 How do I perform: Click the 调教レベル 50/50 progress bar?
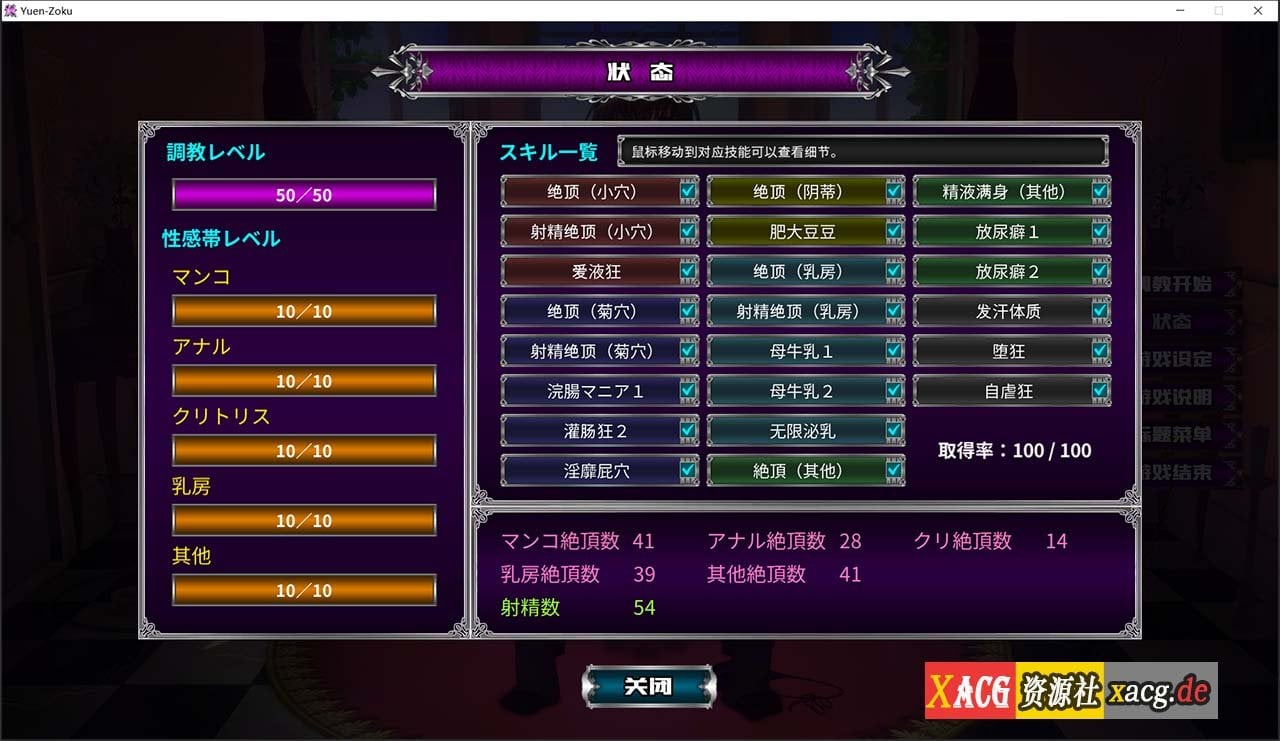point(303,192)
